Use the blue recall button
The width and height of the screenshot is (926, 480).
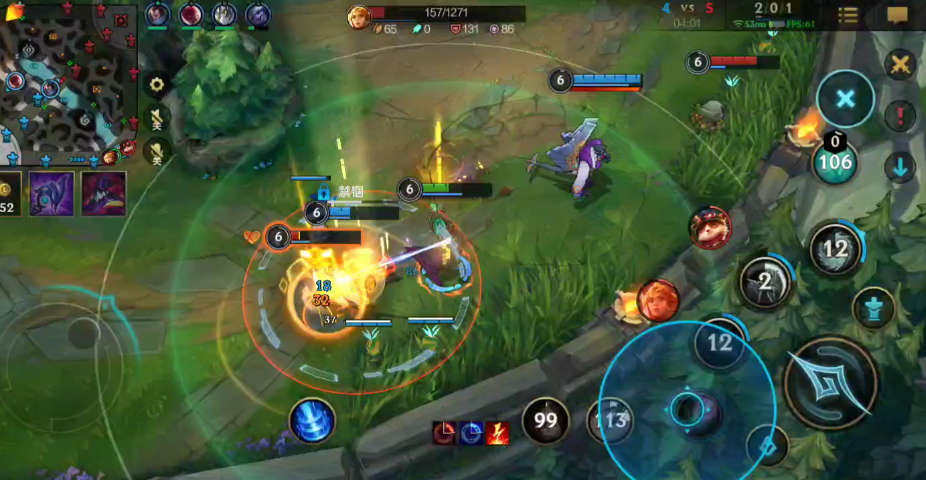click(x=311, y=420)
